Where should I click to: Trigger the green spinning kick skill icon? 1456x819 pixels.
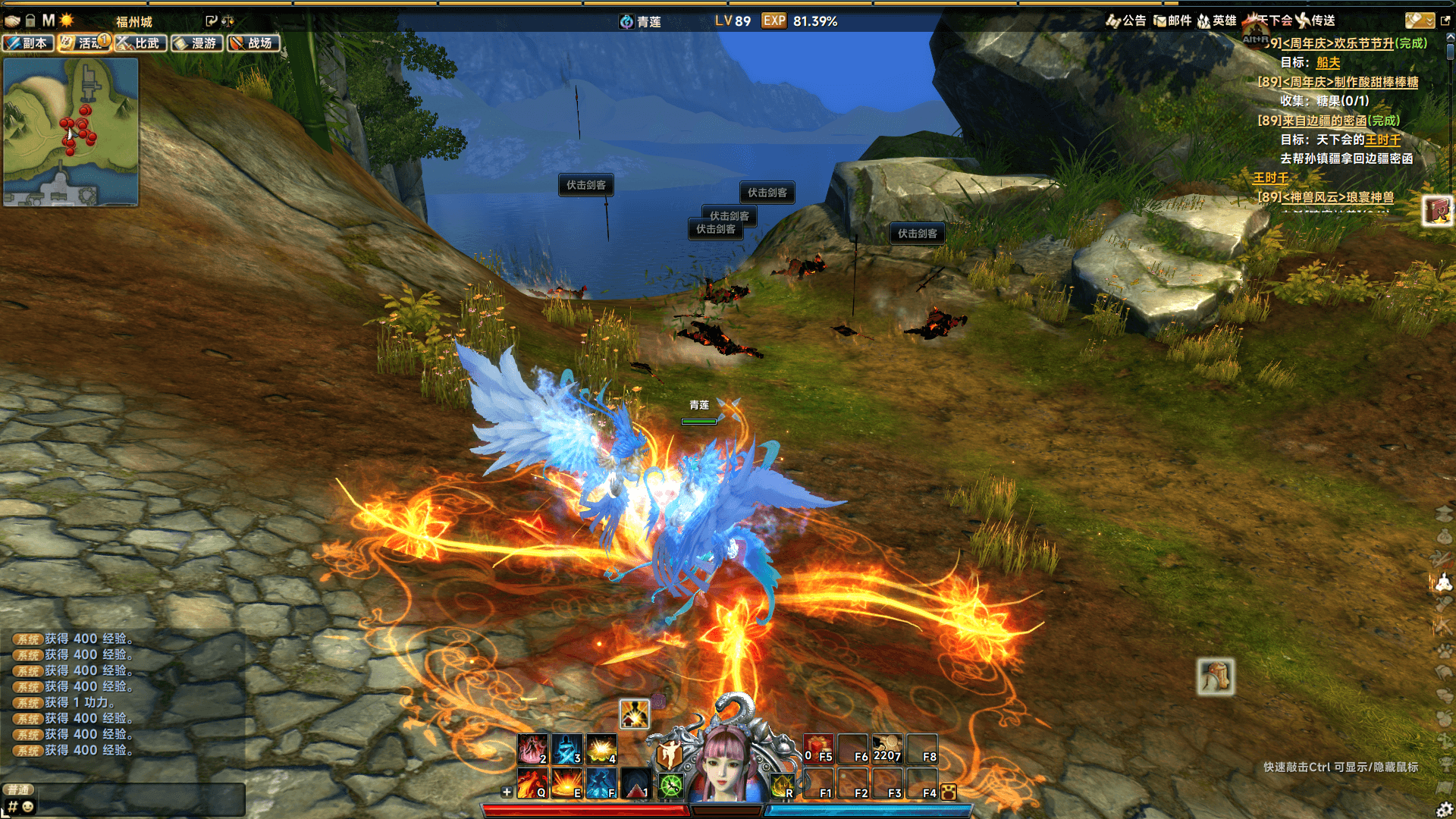(670, 785)
